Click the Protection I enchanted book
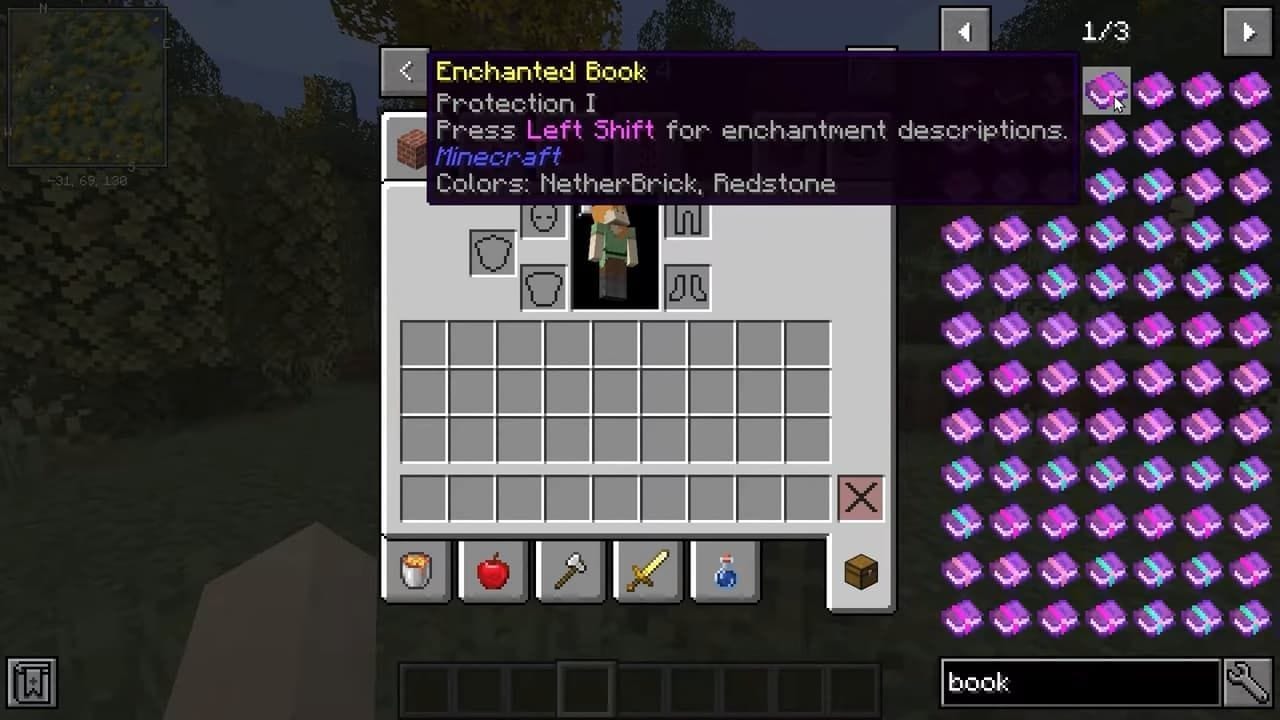 pyautogui.click(x=1107, y=92)
